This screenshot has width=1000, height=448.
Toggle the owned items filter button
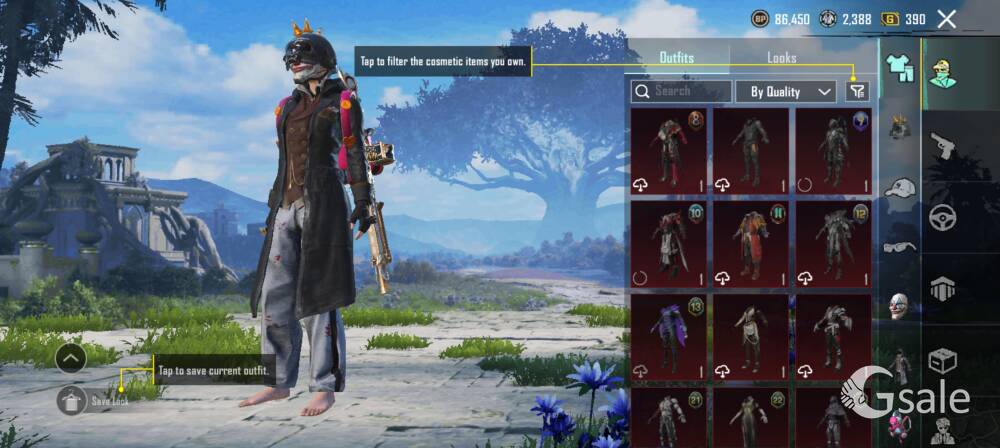pyautogui.click(x=857, y=91)
